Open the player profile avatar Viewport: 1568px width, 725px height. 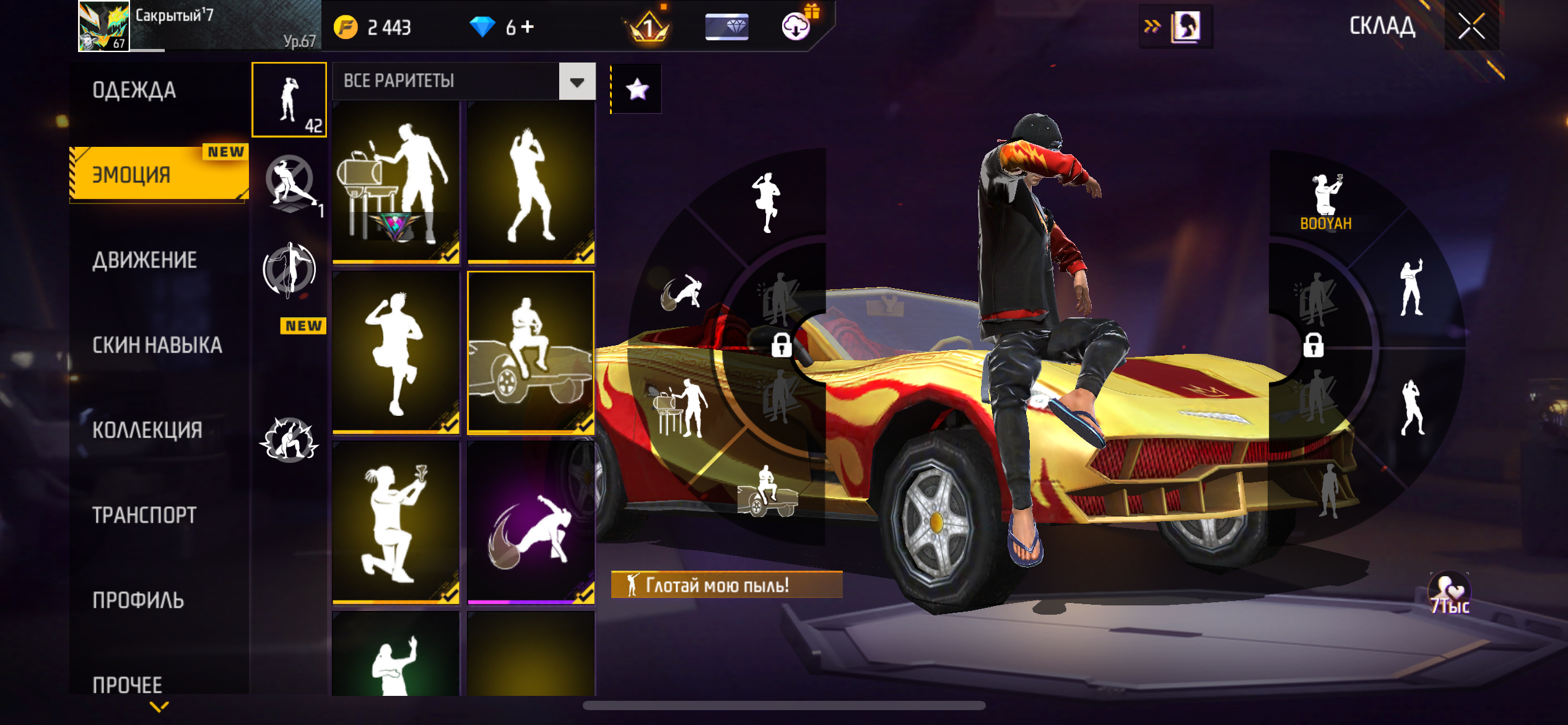pos(104,26)
